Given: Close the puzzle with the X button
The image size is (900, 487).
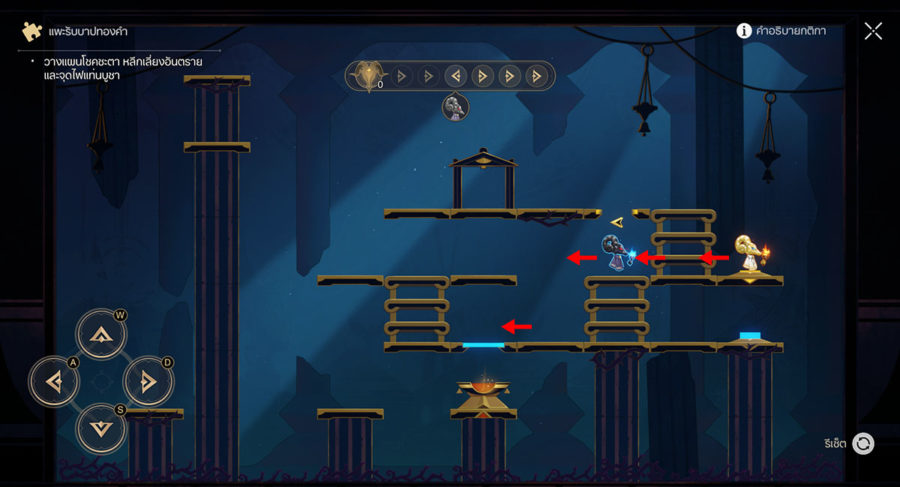Looking at the screenshot, I should (x=873, y=31).
